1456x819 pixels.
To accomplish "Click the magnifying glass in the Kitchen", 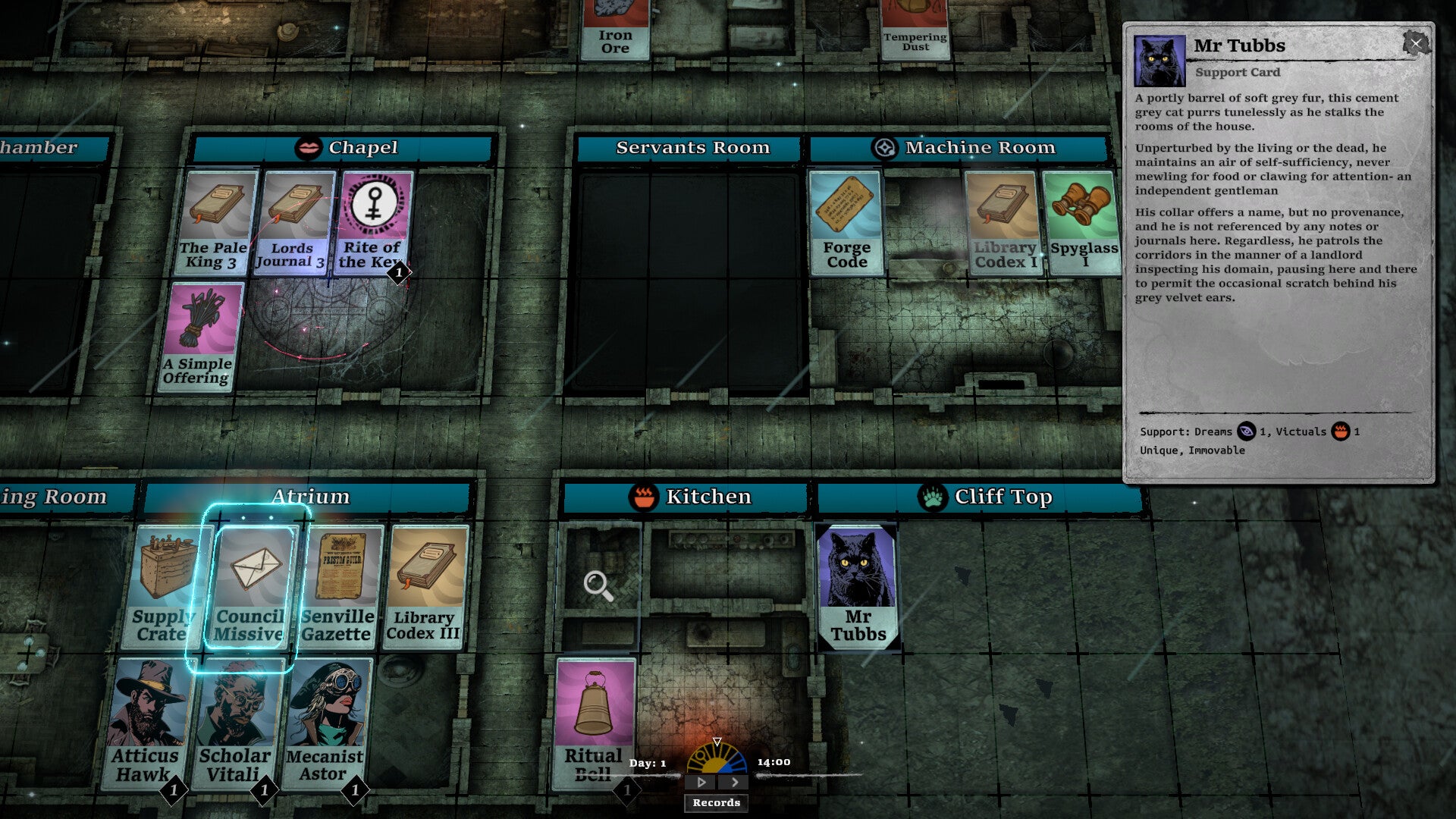I will (x=596, y=585).
